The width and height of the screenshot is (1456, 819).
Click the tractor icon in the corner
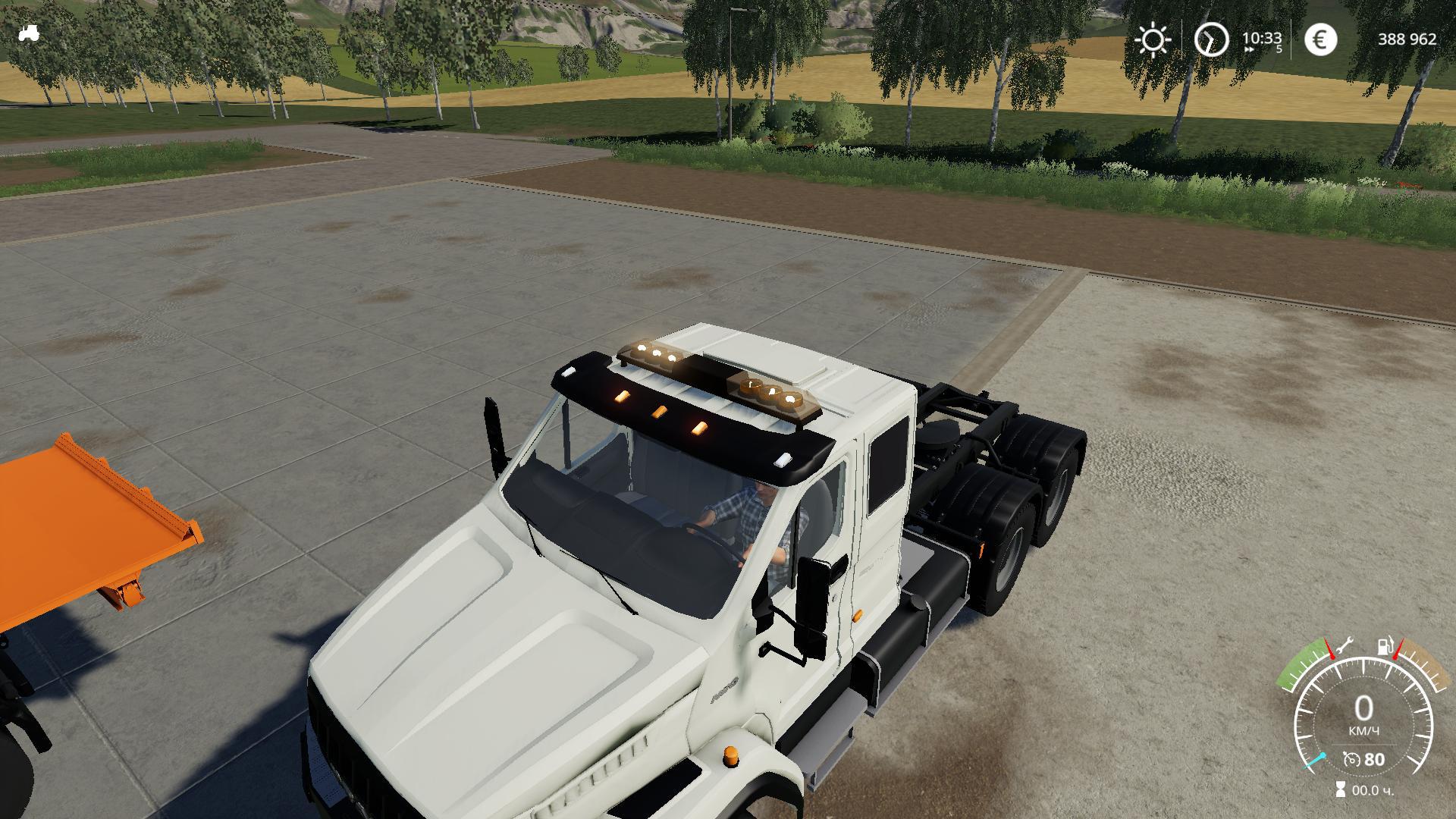(30, 33)
